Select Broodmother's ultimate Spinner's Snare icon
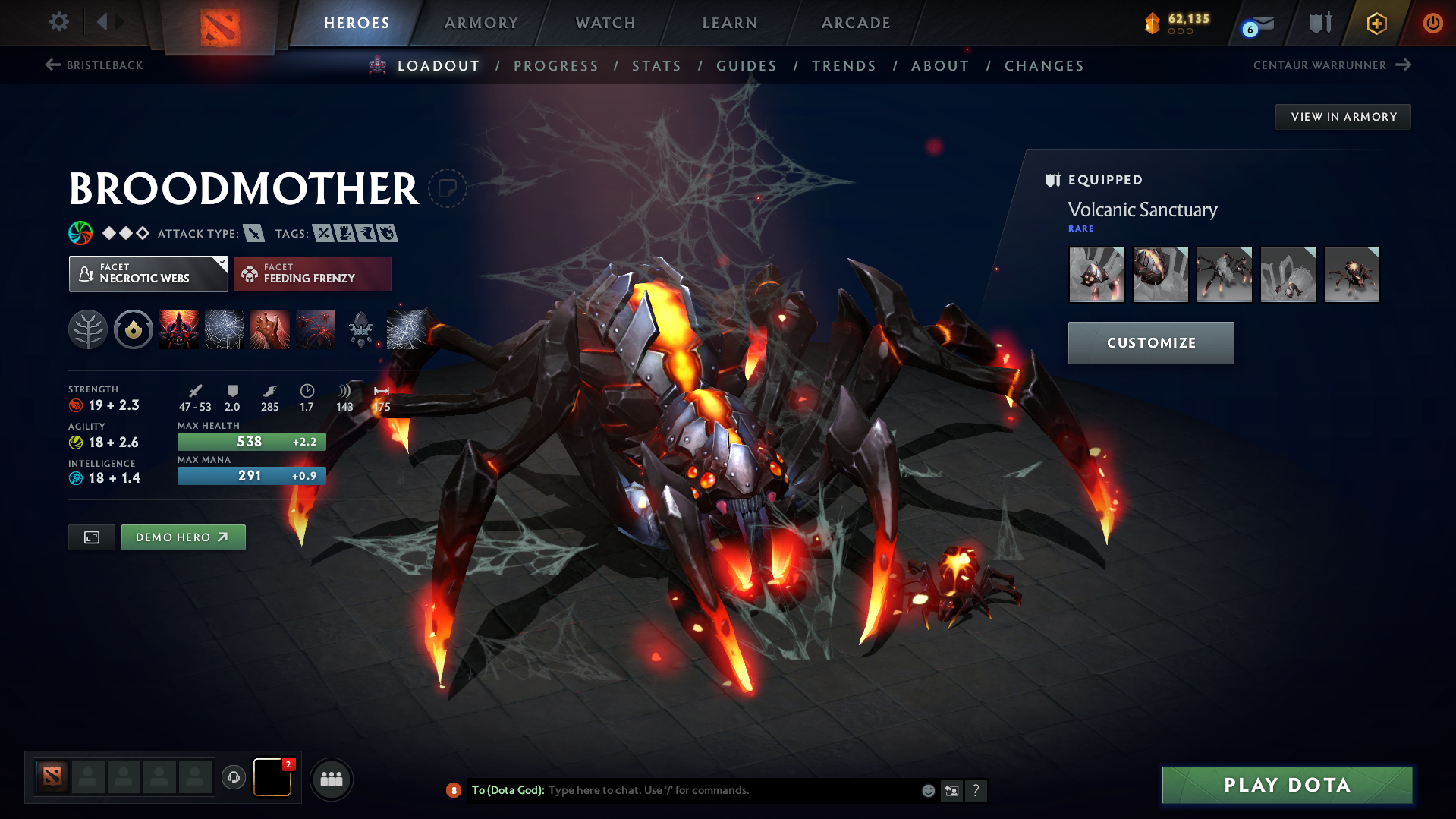This screenshot has width=1456, height=819. point(407,329)
